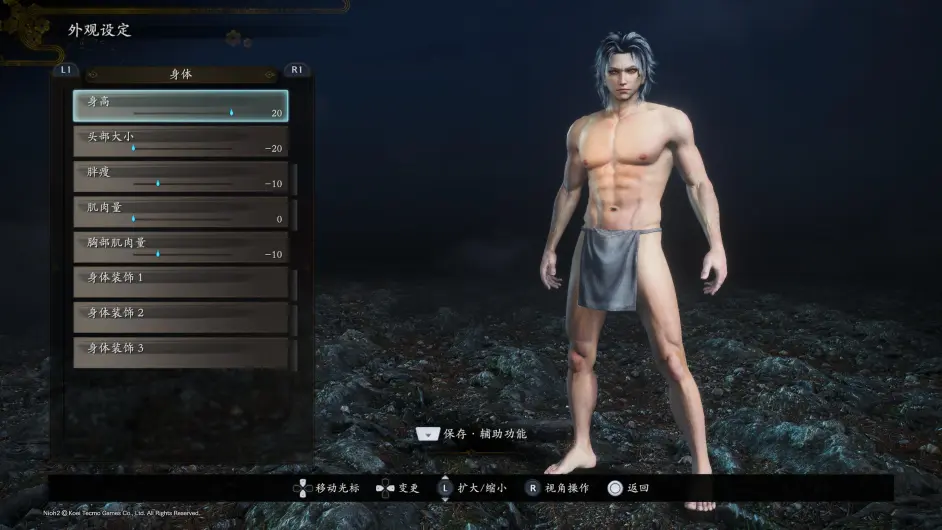
Task: Select the 身体 body category header
Action: [x=181, y=74]
